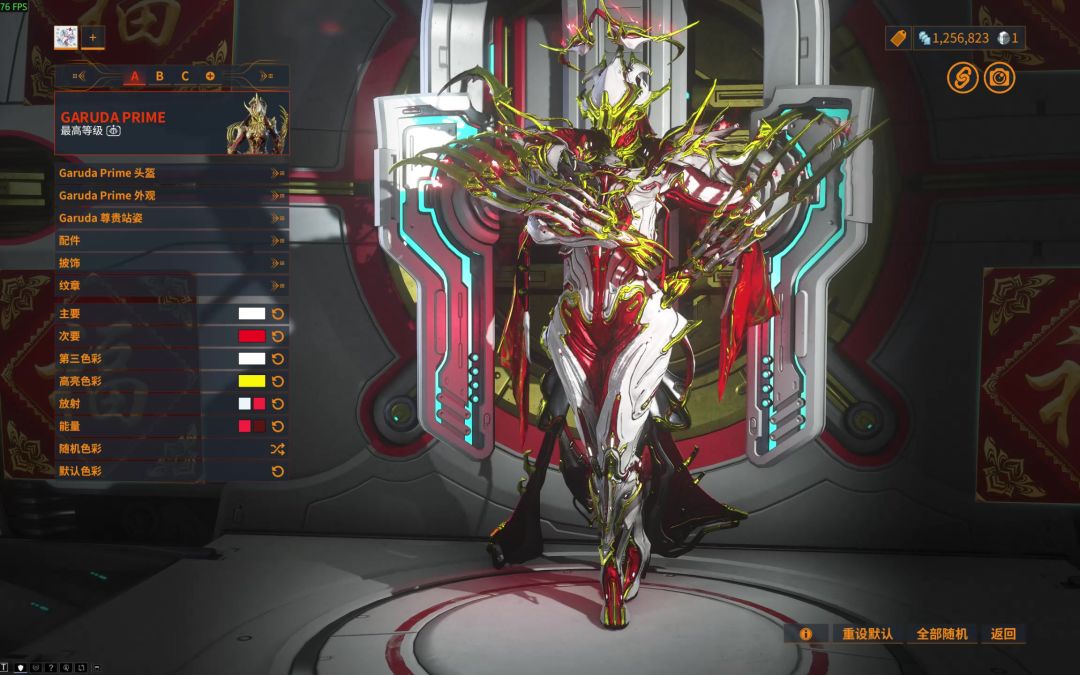Click the chain link share icon
The height and width of the screenshot is (675, 1080).
963,77
